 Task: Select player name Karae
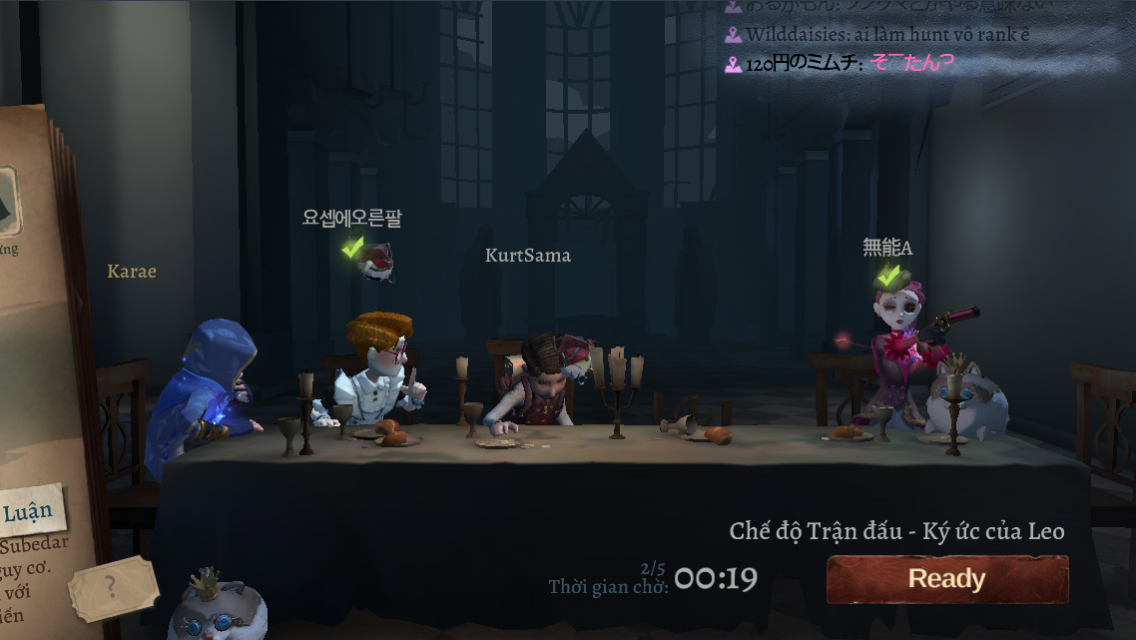[132, 271]
